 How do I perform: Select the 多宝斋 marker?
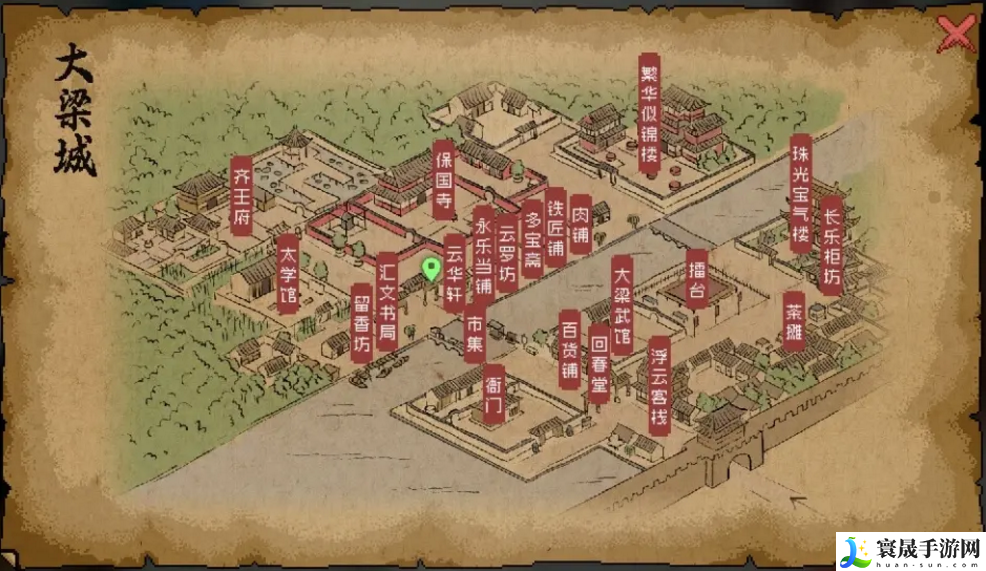point(532,239)
